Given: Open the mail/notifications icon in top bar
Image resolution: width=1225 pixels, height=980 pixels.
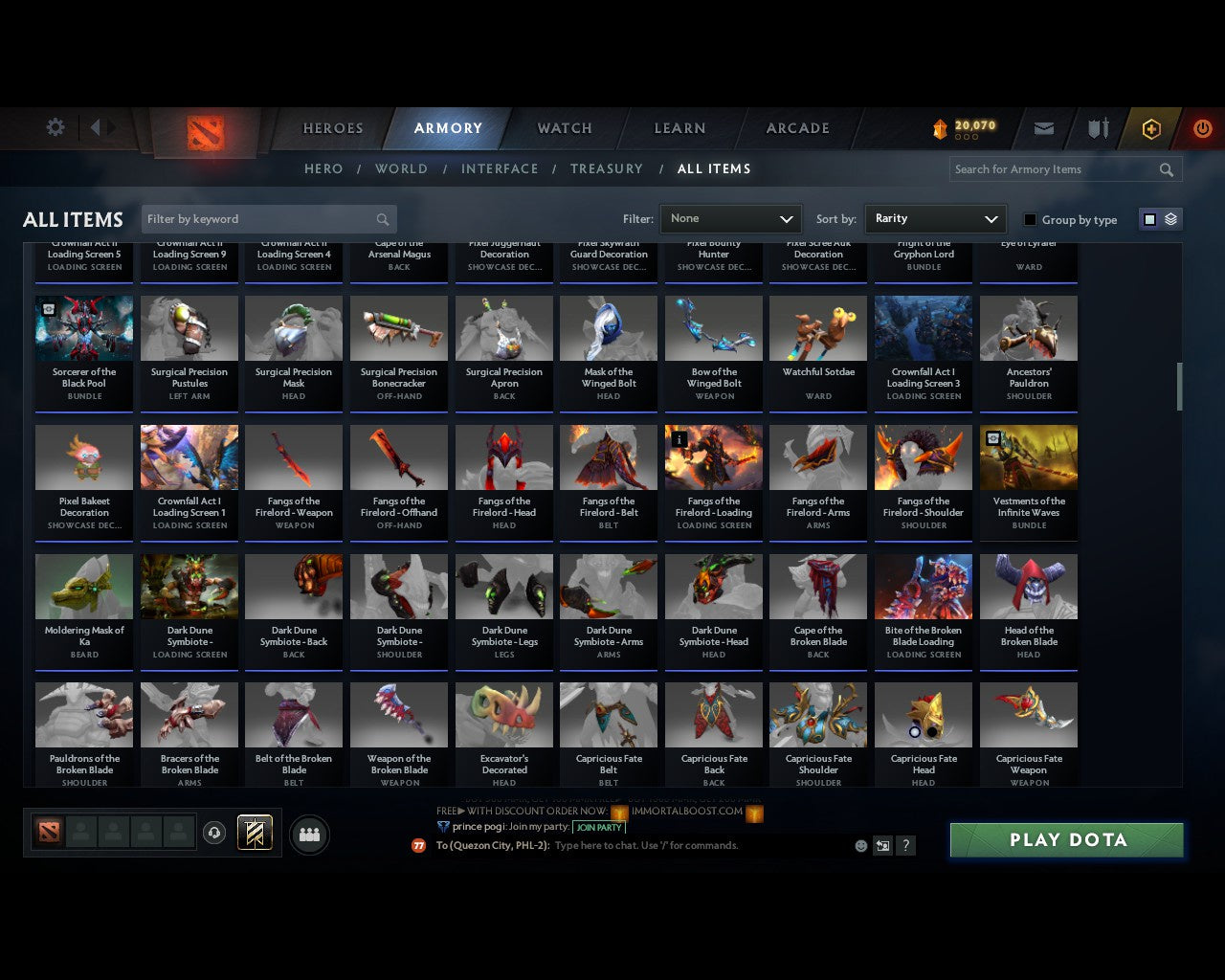Looking at the screenshot, I should (1043, 128).
